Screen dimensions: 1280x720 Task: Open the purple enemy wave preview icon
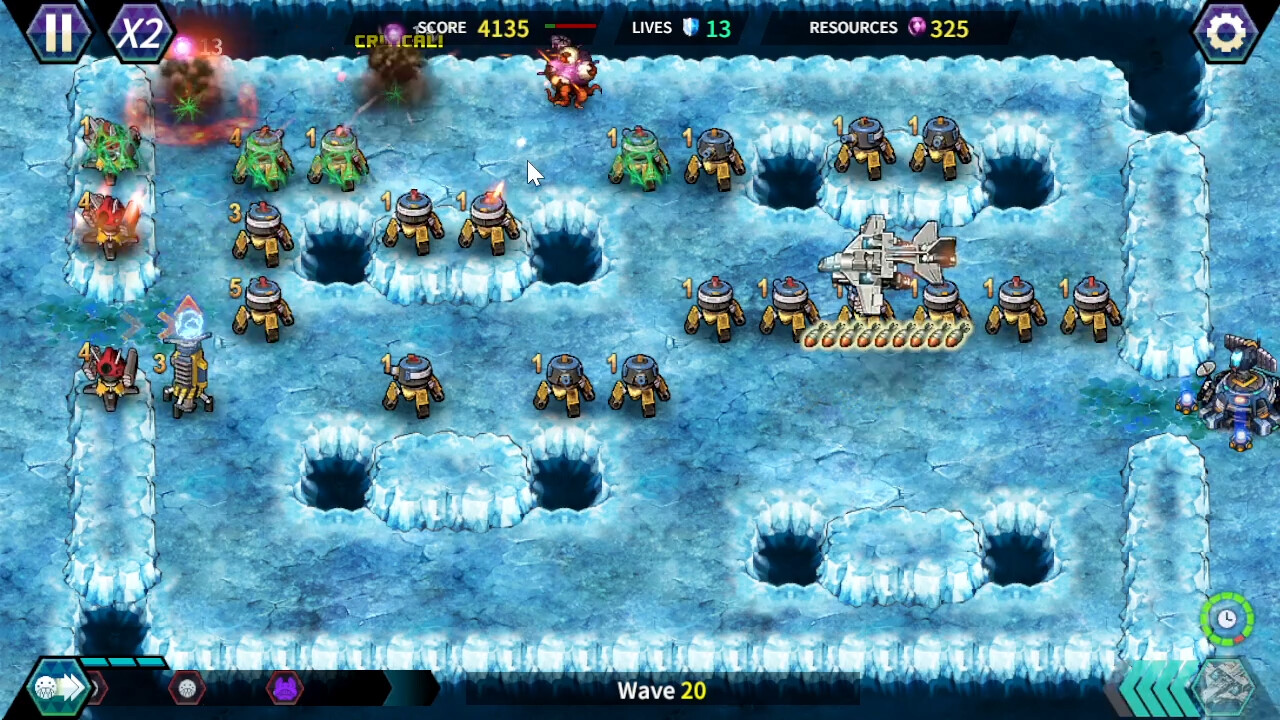284,688
